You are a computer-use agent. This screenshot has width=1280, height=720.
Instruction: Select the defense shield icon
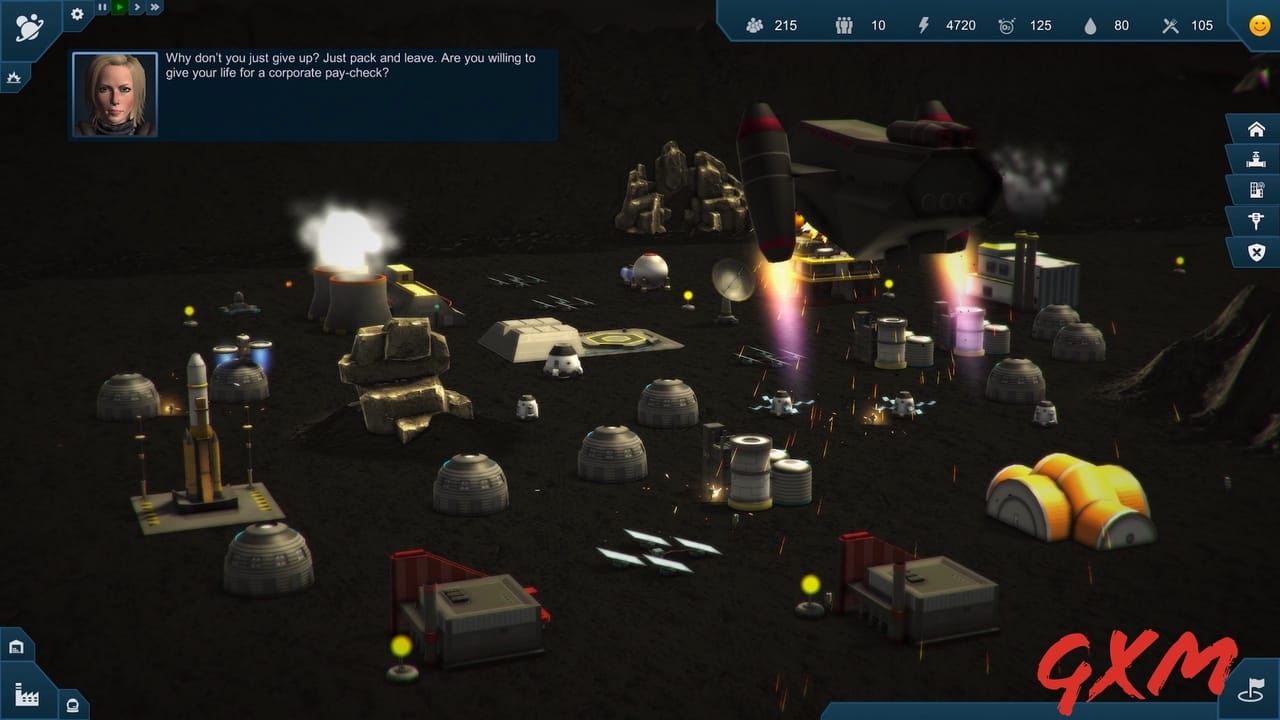coord(1256,251)
